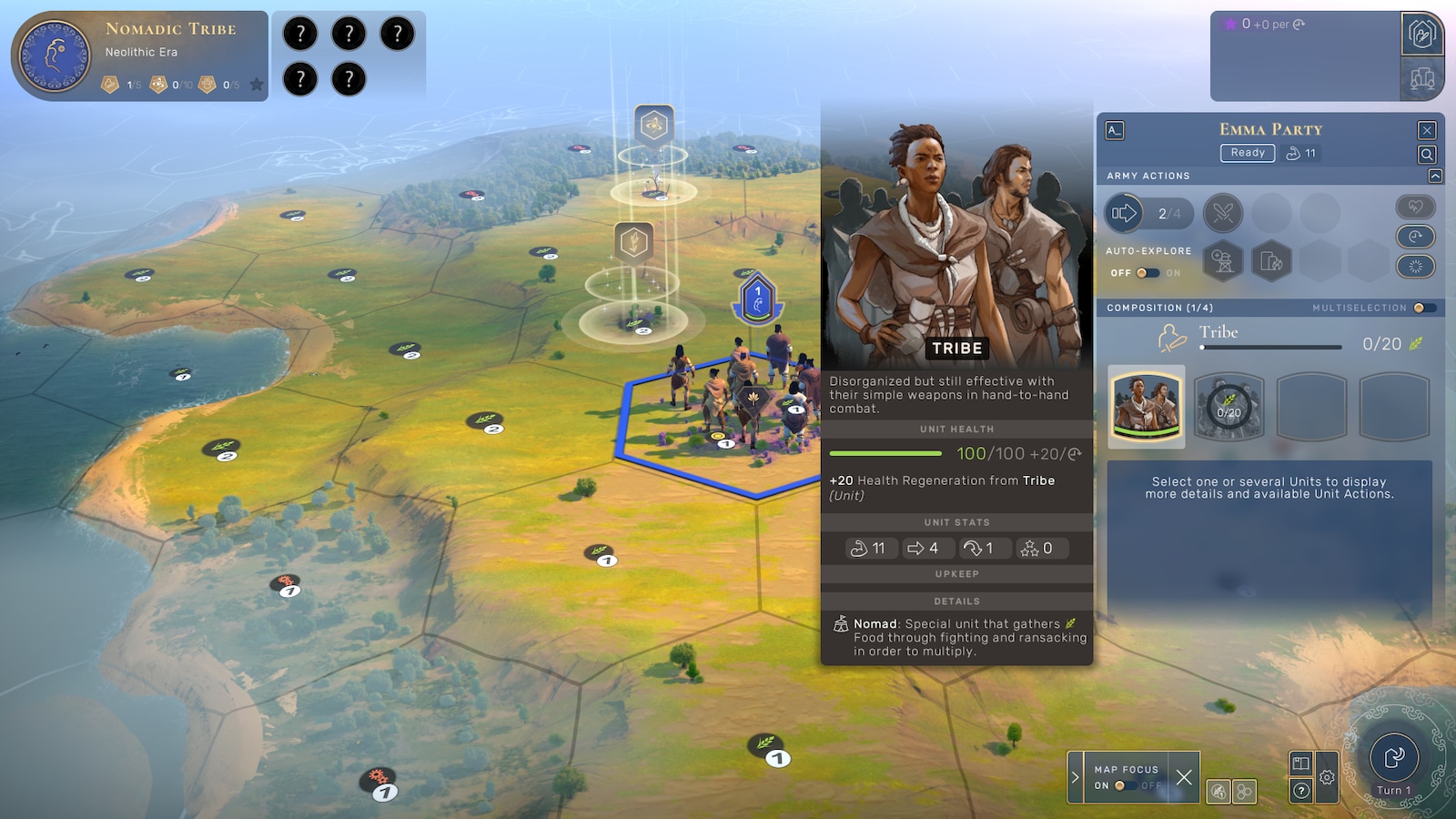The height and width of the screenshot is (819, 1456).
Task: Toggle the Multiselection switch
Action: [1424, 308]
